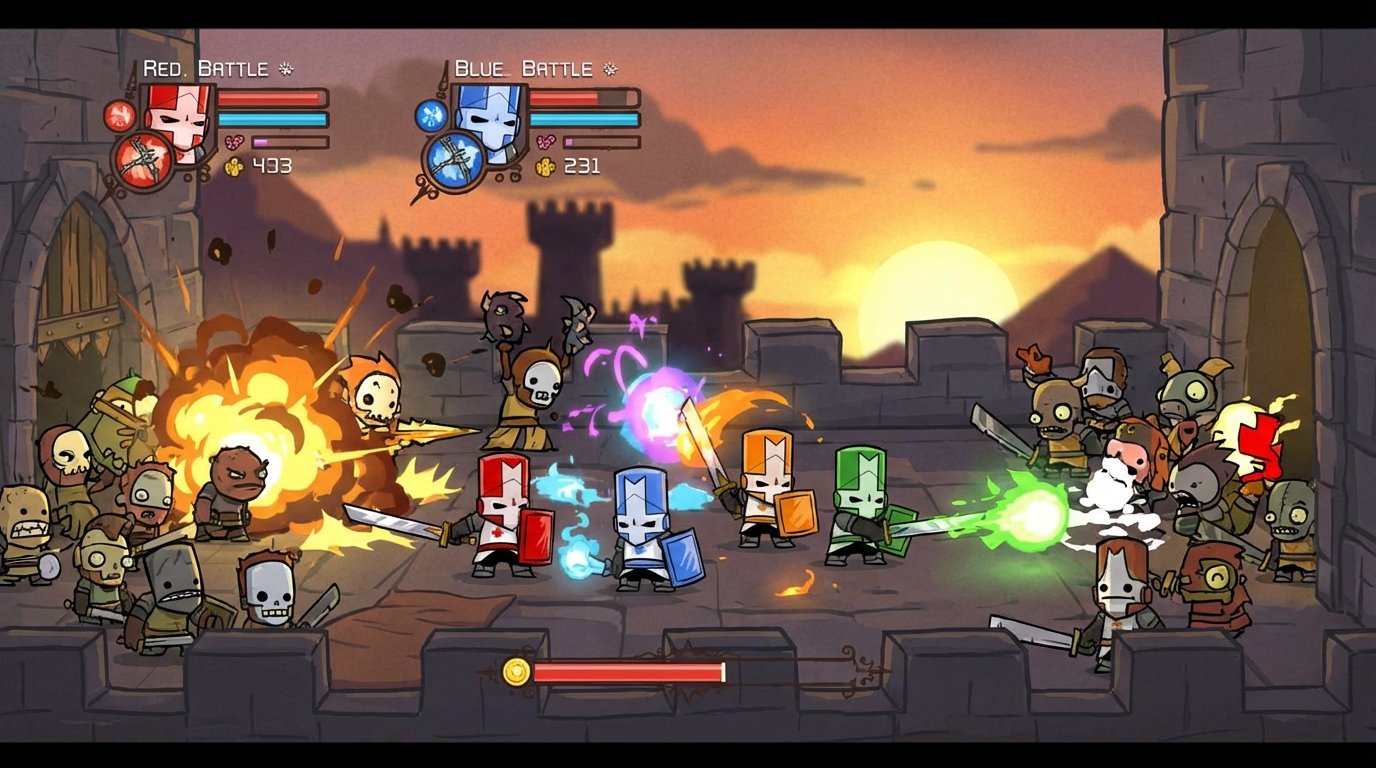Image resolution: width=1376 pixels, height=768 pixels.
Task: Click the gold coin icon beside 433
Action: coord(233,167)
